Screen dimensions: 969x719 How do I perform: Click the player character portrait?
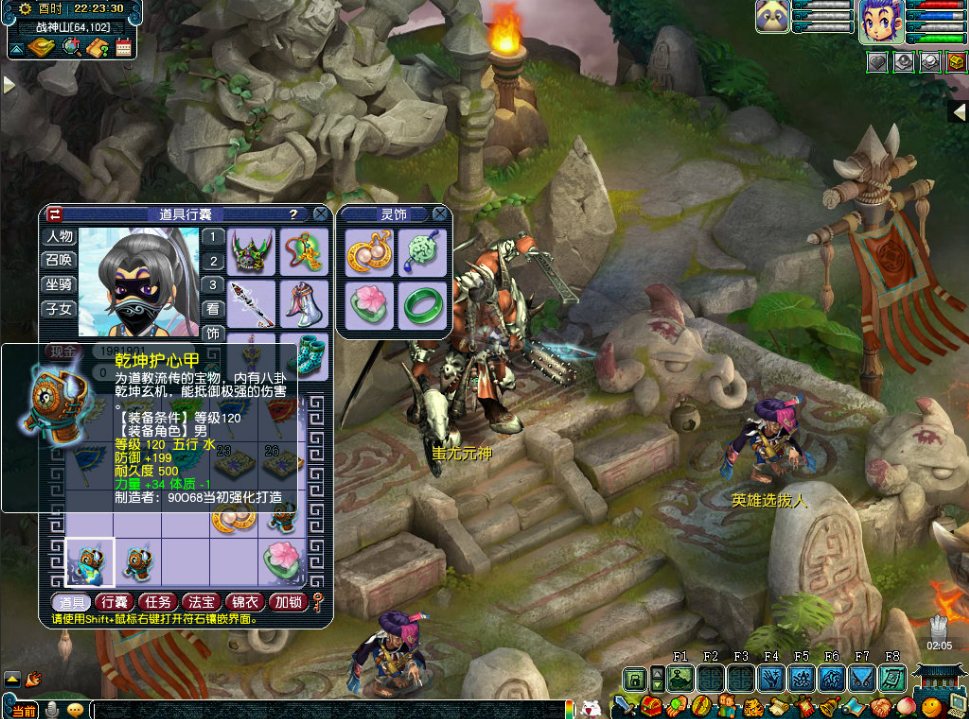[x=880, y=21]
